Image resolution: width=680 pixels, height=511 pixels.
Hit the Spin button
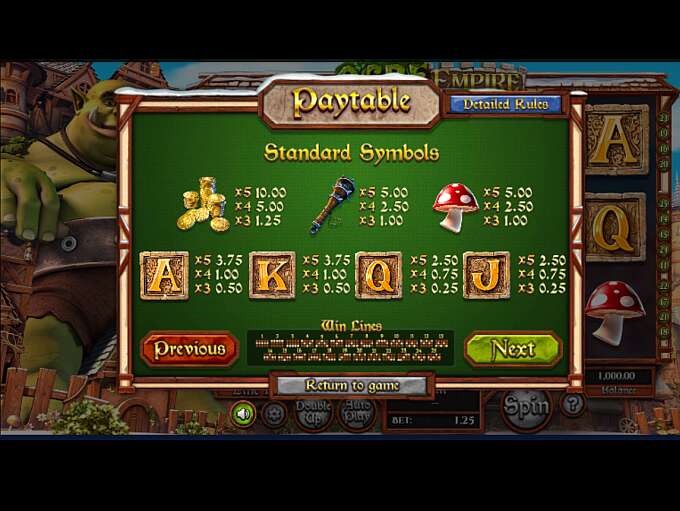[x=526, y=406]
